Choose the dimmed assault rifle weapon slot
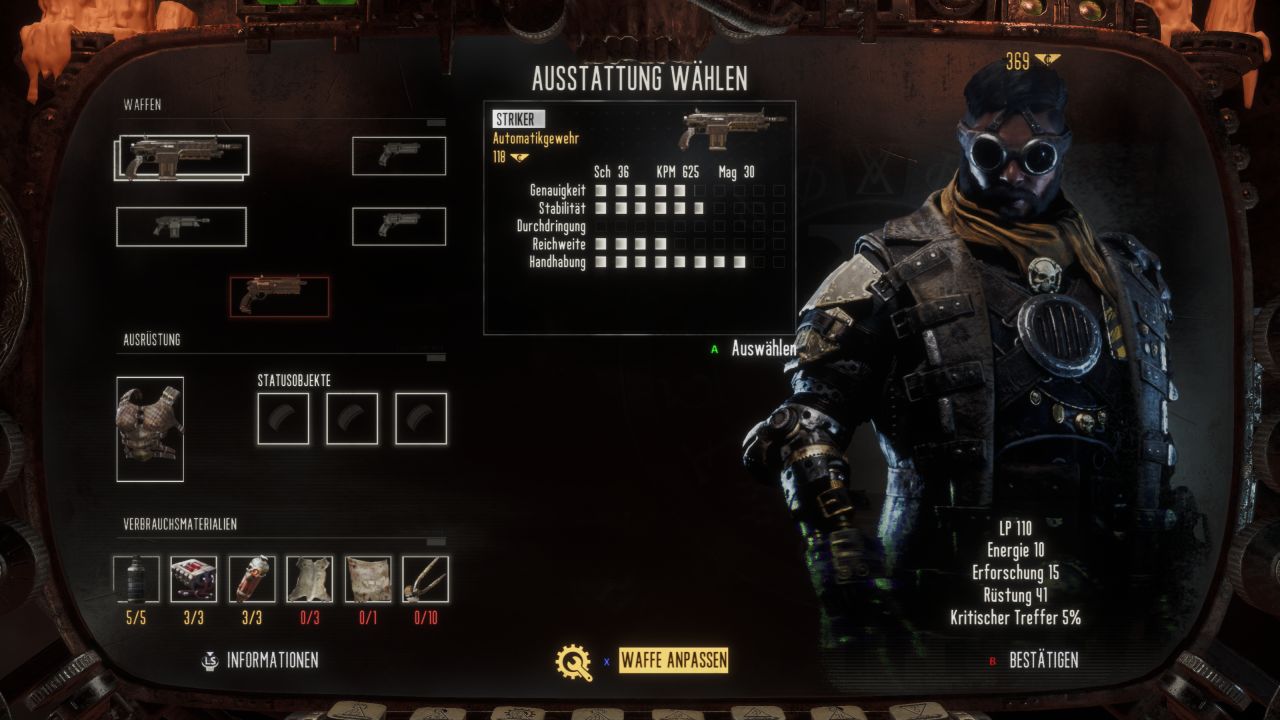This screenshot has width=1280, height=720. (181, 227)
